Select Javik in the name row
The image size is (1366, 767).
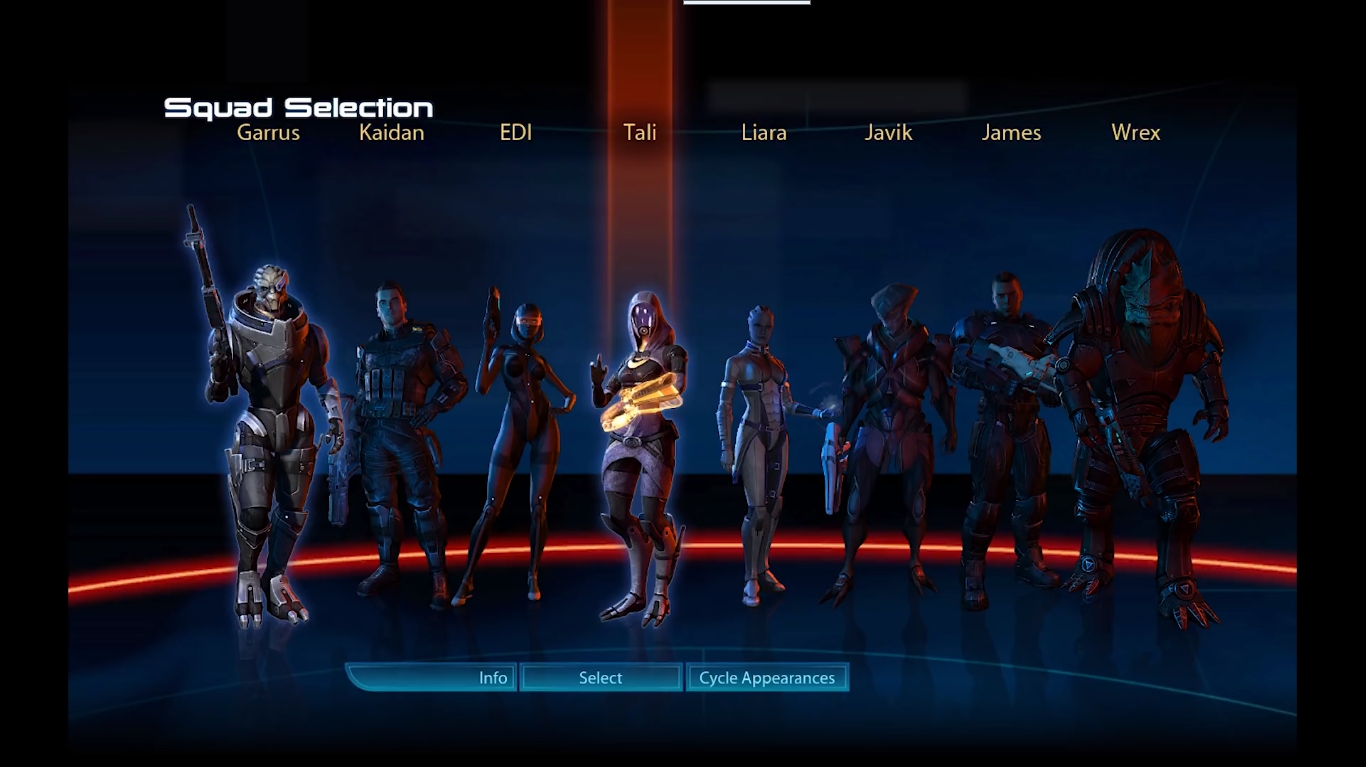[x=887, y=132]
